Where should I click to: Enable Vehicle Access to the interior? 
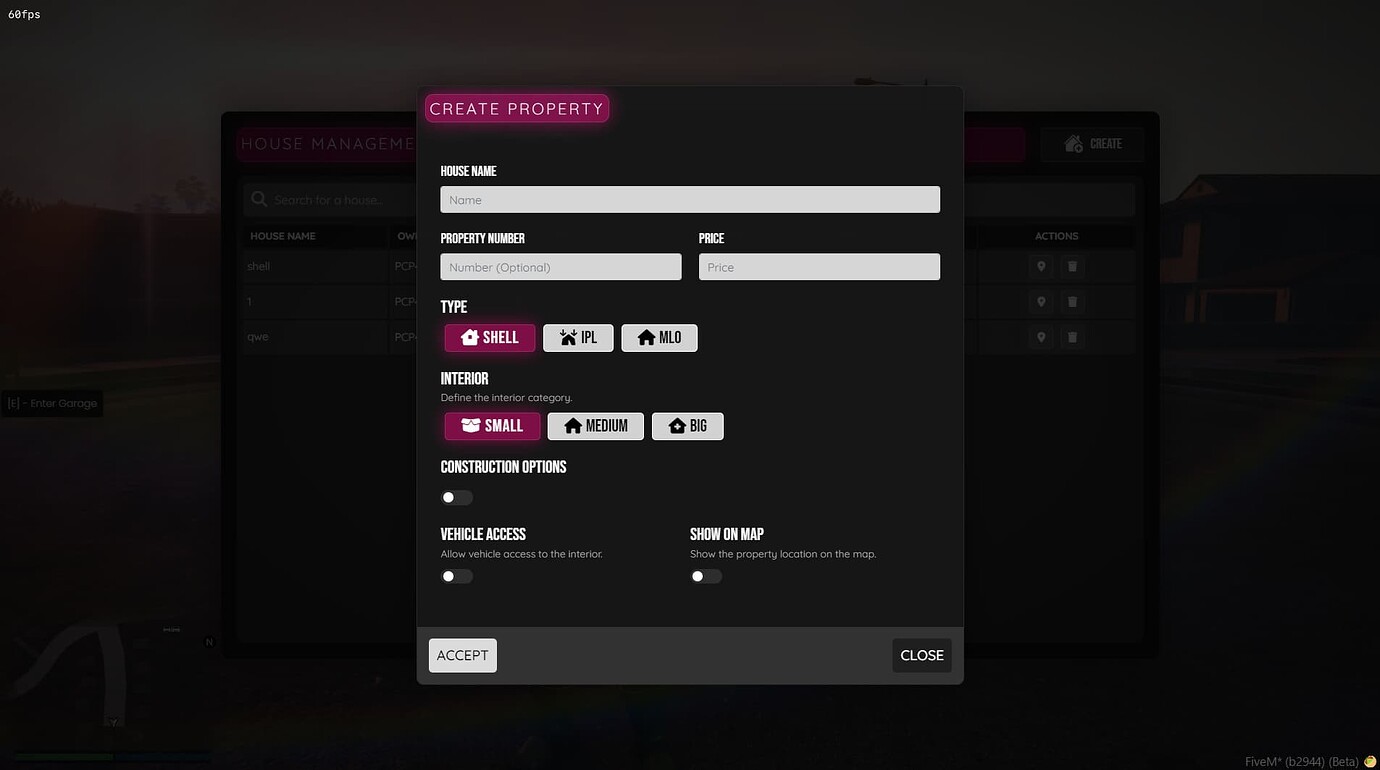coord(456,575)
